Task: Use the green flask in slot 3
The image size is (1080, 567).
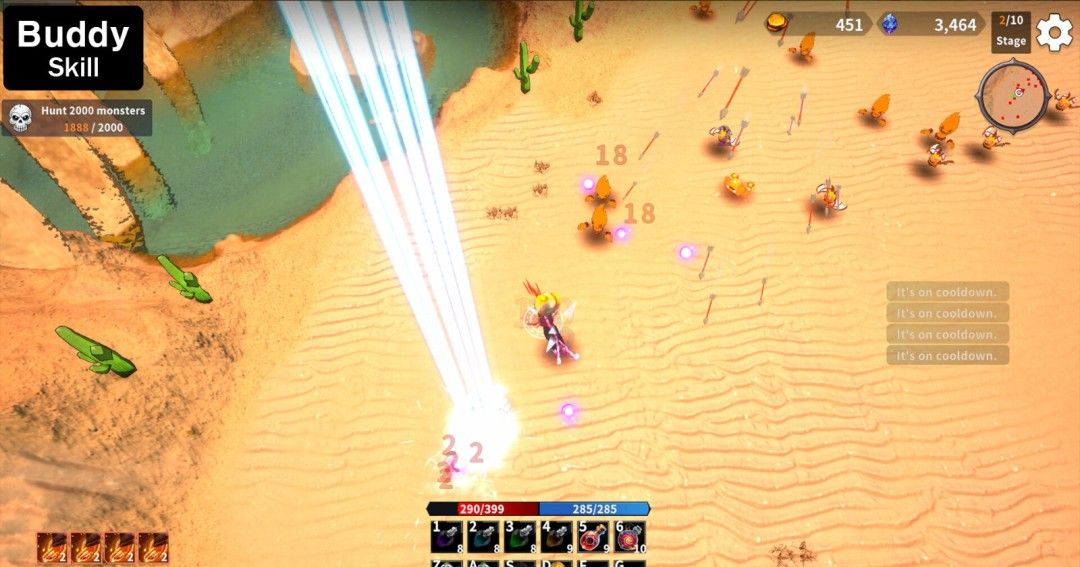Action: click(519, 536)
